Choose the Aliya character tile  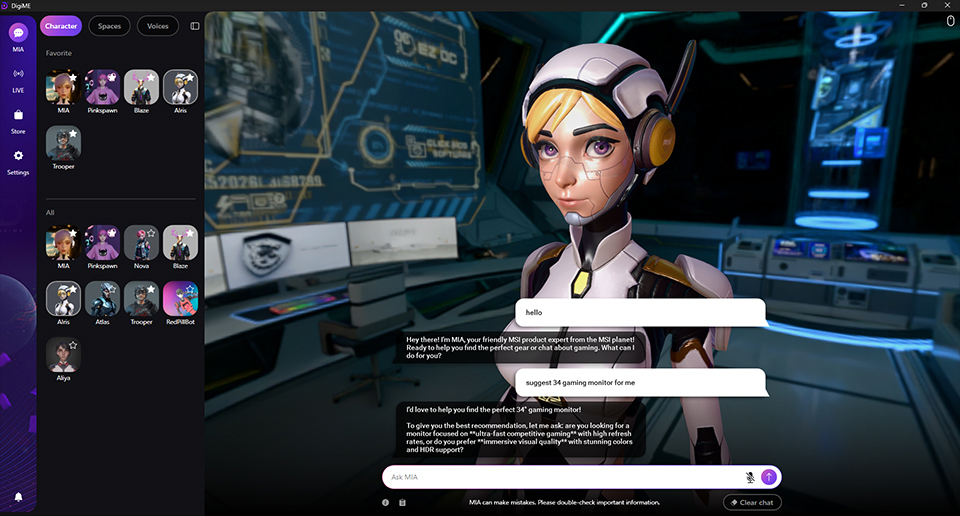tap(63, 355)
